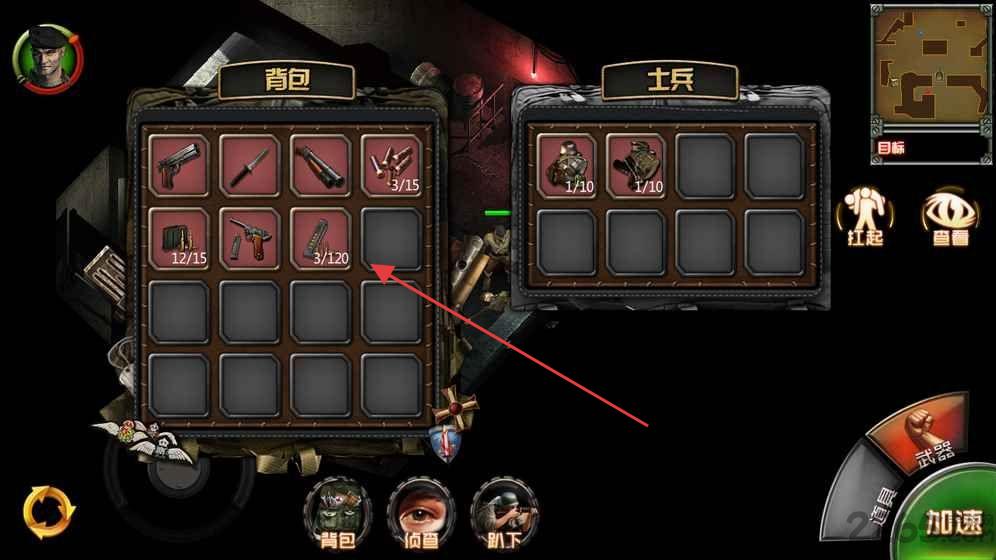
Task: Tap the 扛起 carry body button
Action: 863,217
